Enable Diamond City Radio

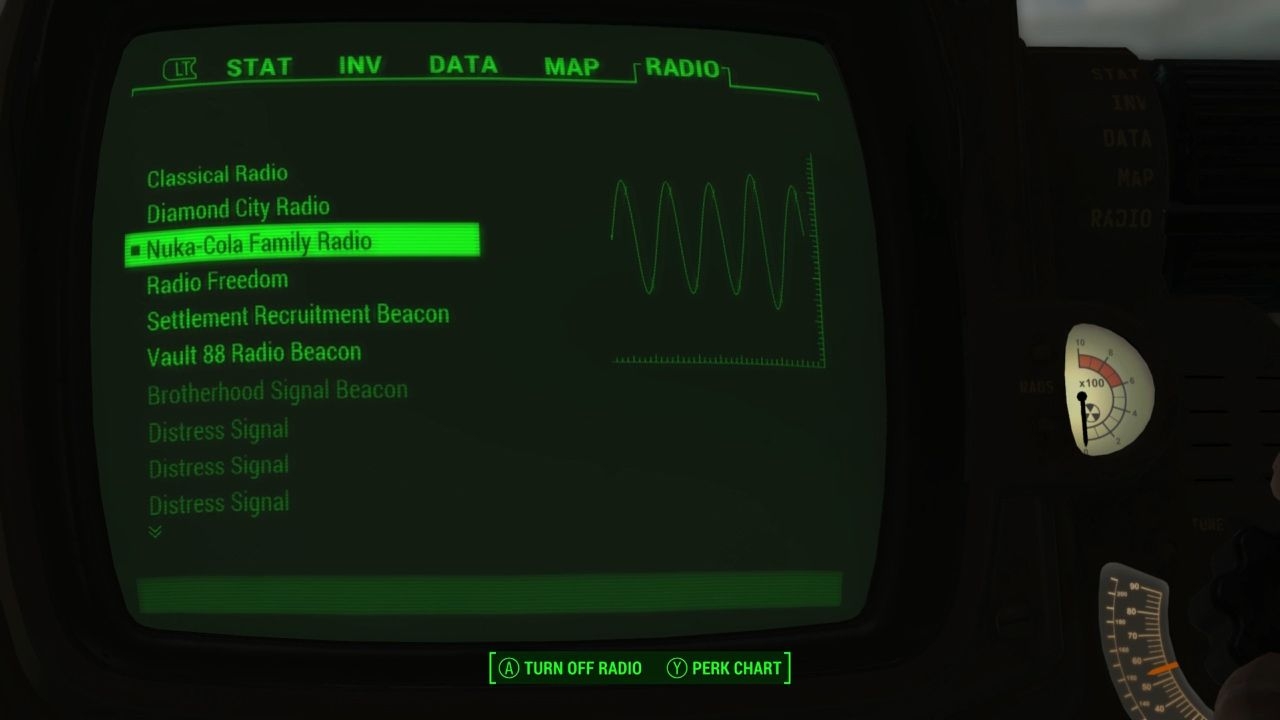(239, 208)
